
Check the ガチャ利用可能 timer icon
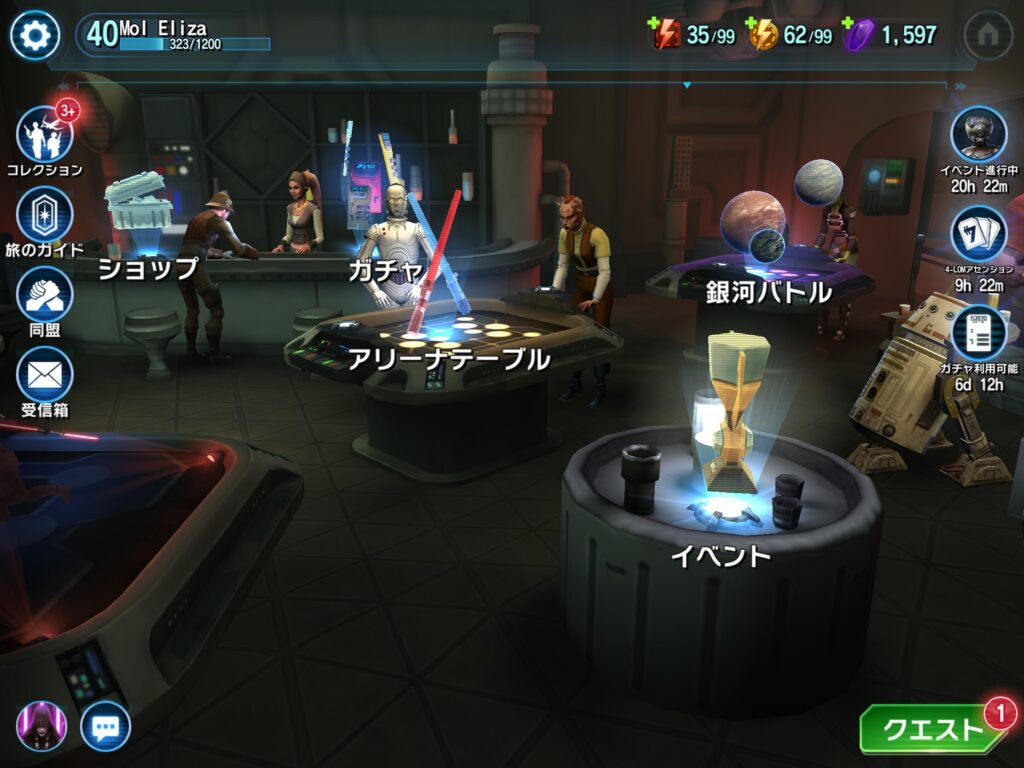pyautogui.click(x=978, y=334)
